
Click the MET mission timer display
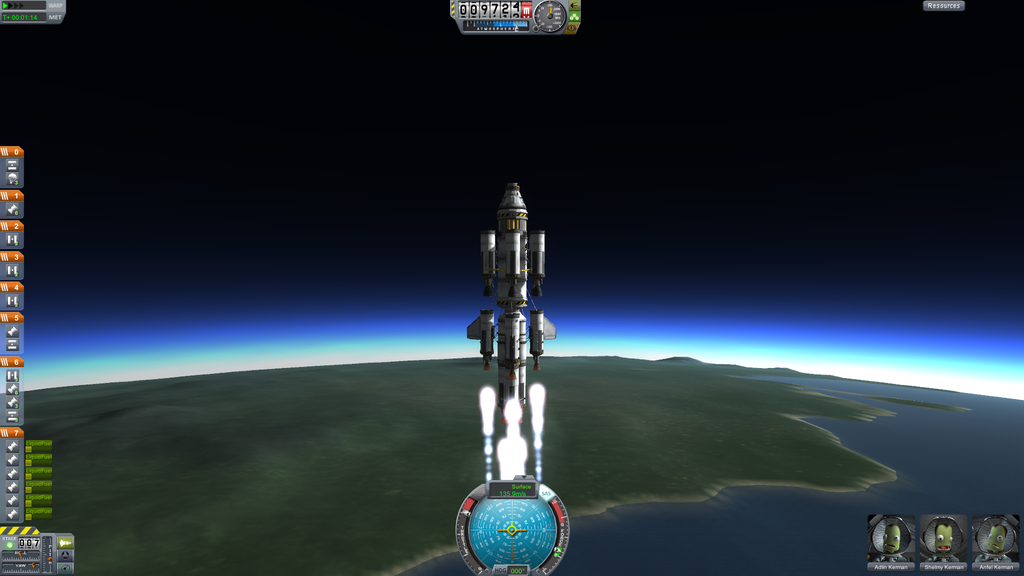24,18
